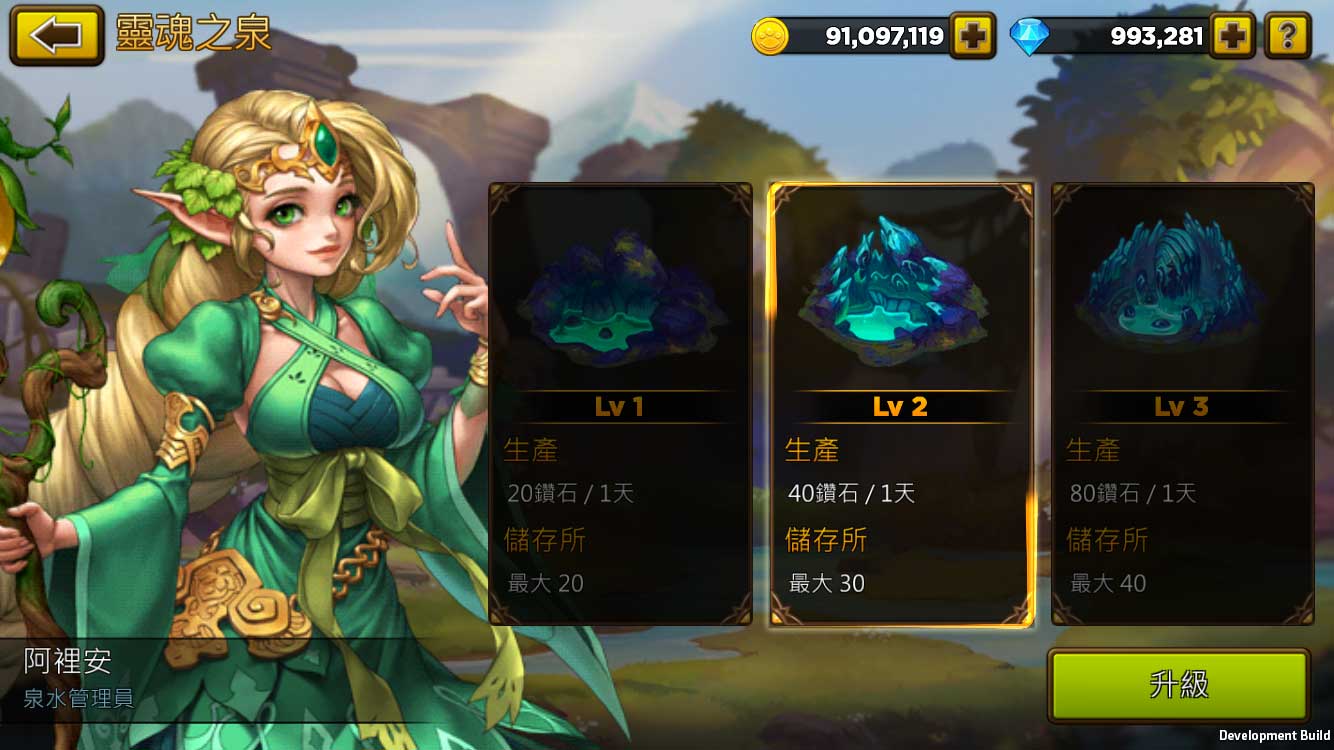This screenshot has width=1334, height=750.
Task: Tap the green 升級 upgrade button
Action: 1178,685
